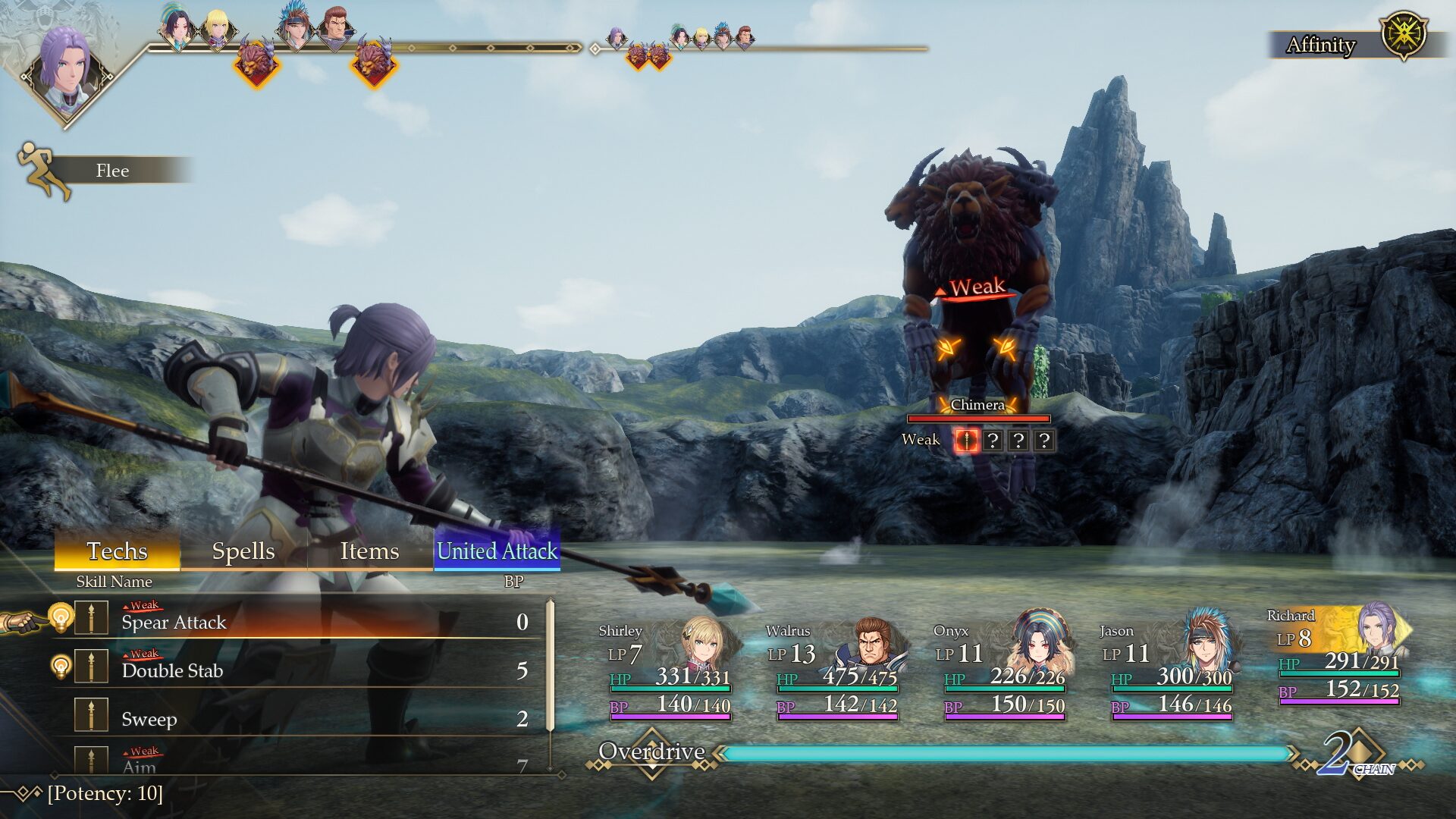Click the Flee button
This screenshot has width=1456, height=819.
pos(111,171)
